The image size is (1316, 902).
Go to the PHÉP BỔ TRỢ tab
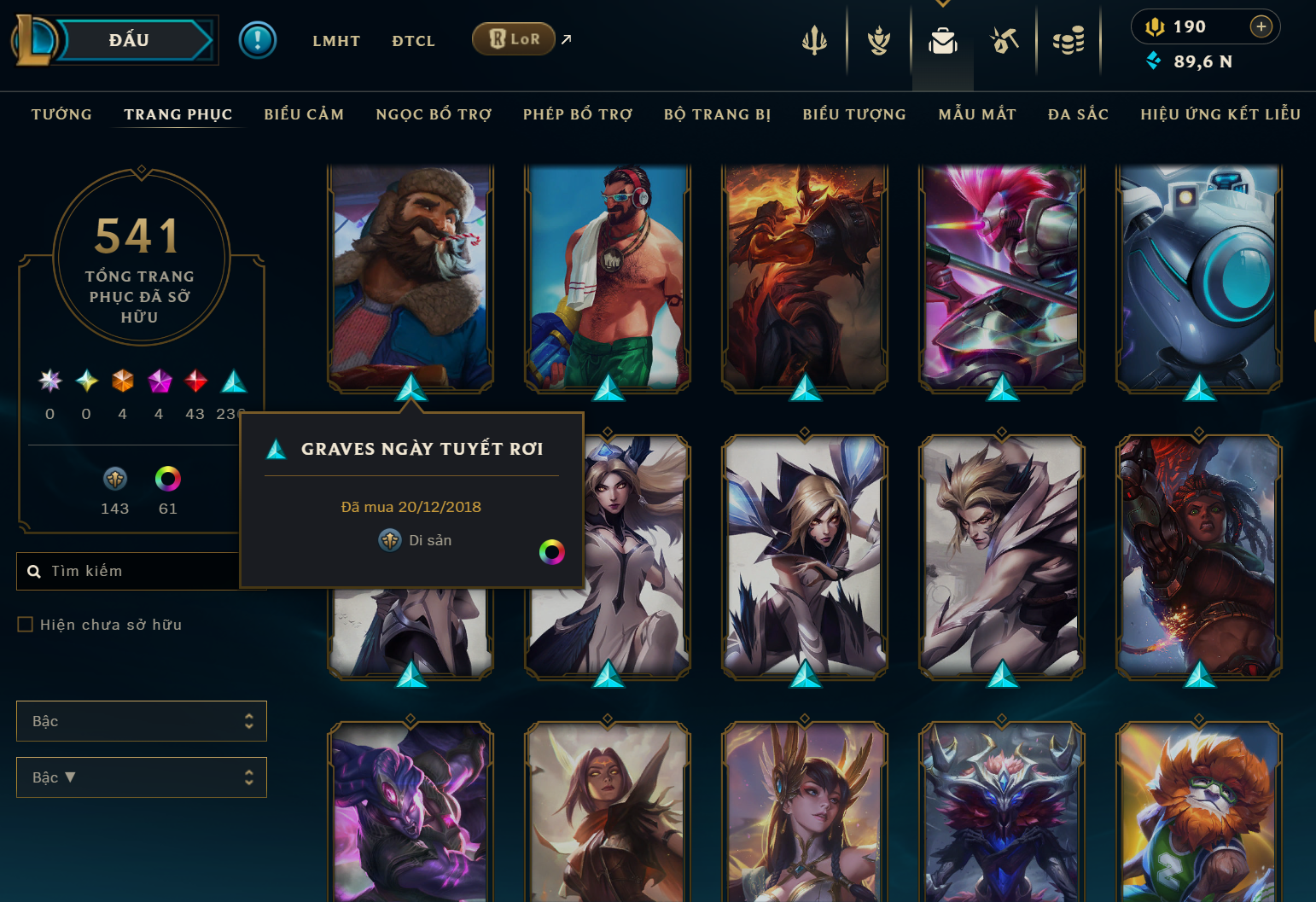pos(578,114)
